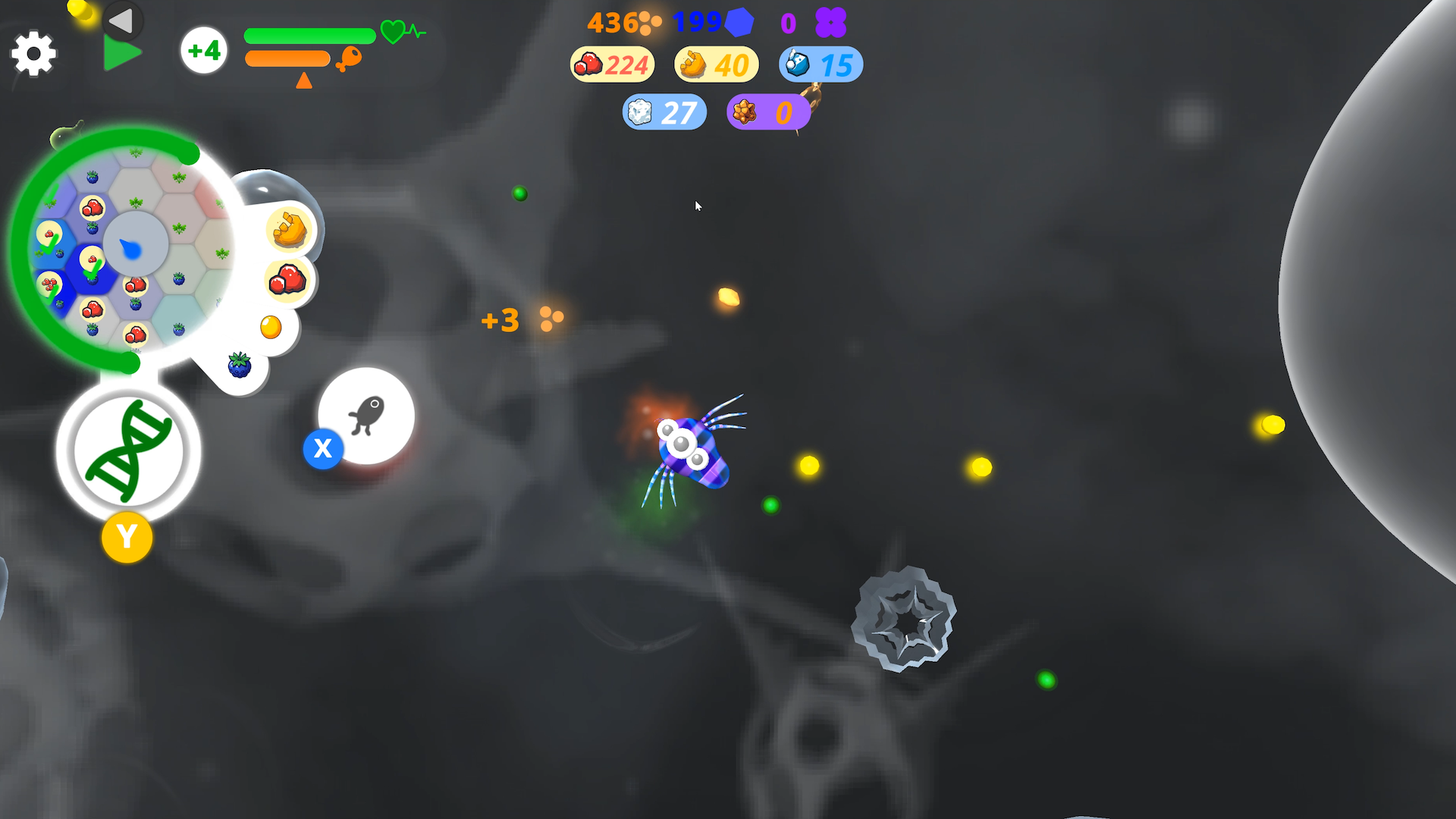Viewport: 1456px width, 819px height.
Task: Click the +4 growth badge
Action: (203, 50)
